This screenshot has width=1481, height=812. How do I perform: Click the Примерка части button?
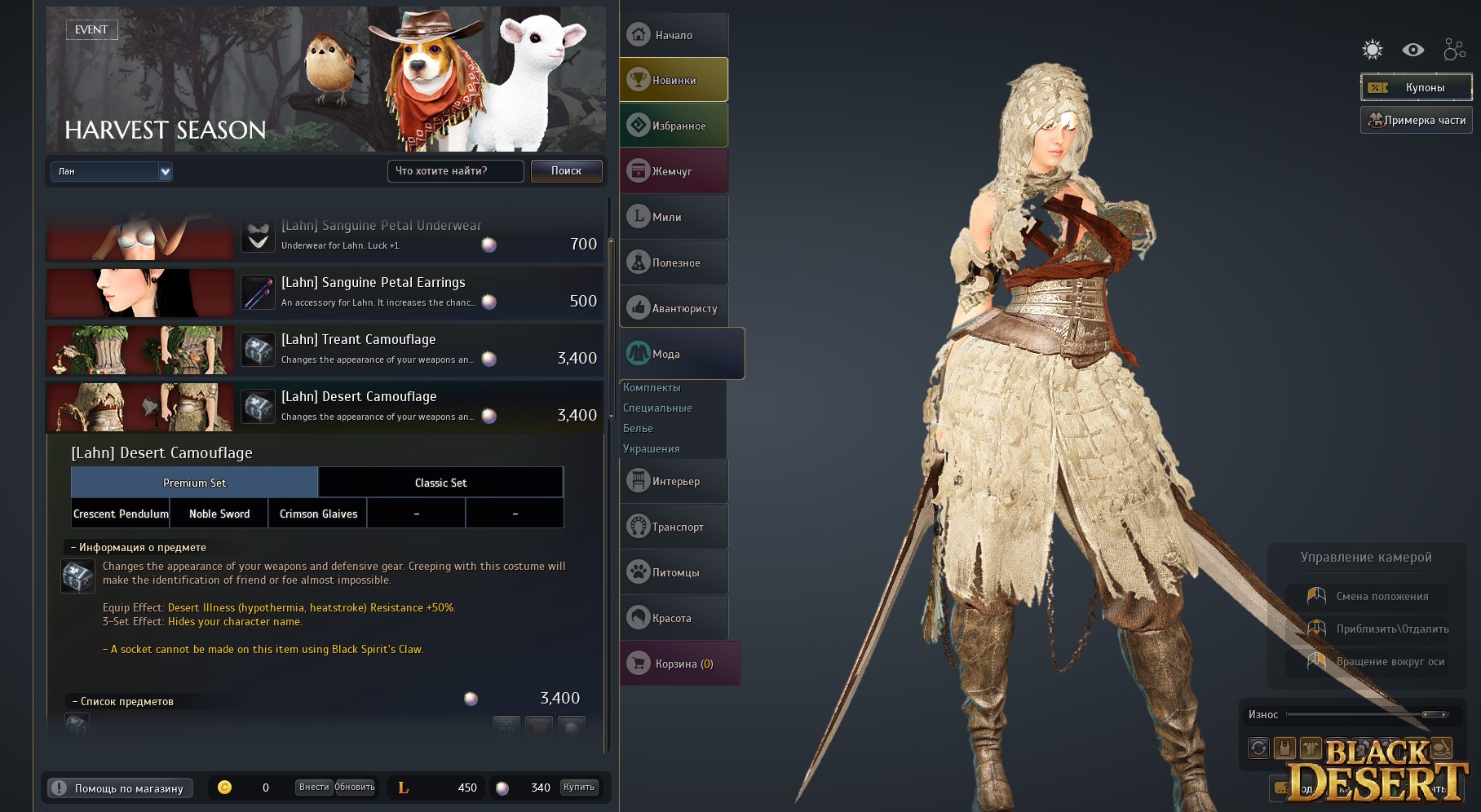click(x=1416, y=120)
